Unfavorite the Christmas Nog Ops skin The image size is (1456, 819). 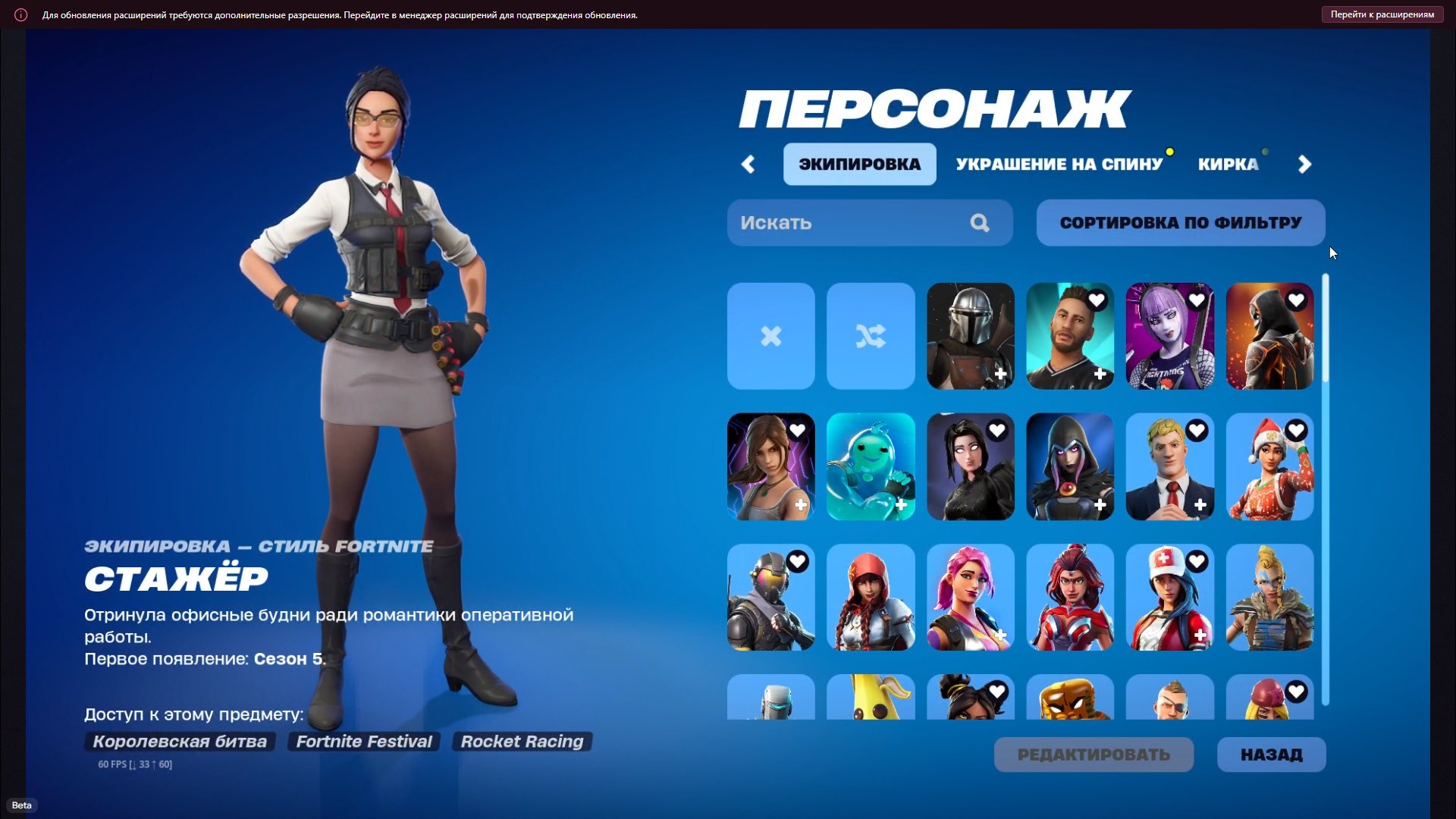coord(1297,431)
